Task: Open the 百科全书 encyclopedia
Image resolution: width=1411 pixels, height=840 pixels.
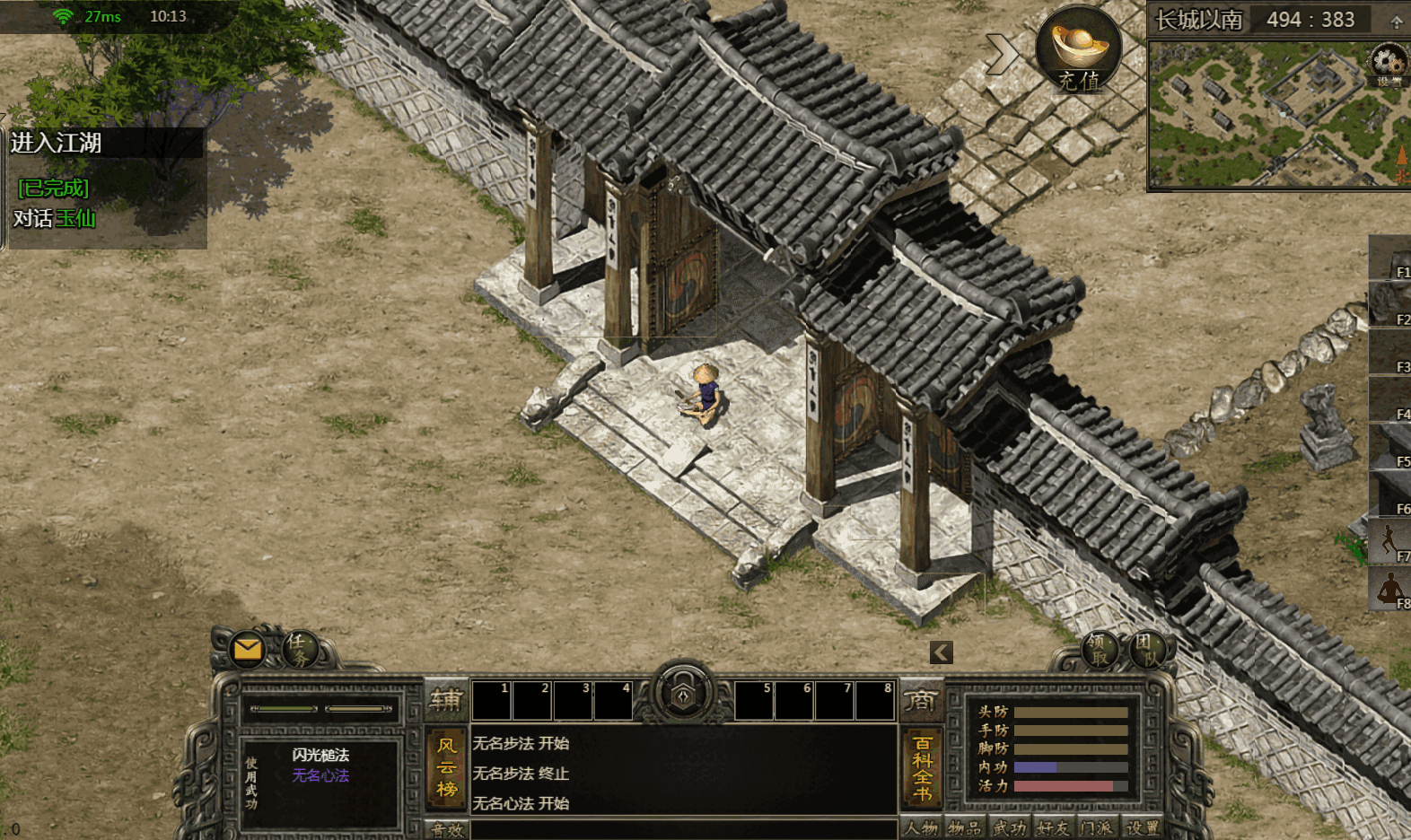Action: [x=922, y=767]
